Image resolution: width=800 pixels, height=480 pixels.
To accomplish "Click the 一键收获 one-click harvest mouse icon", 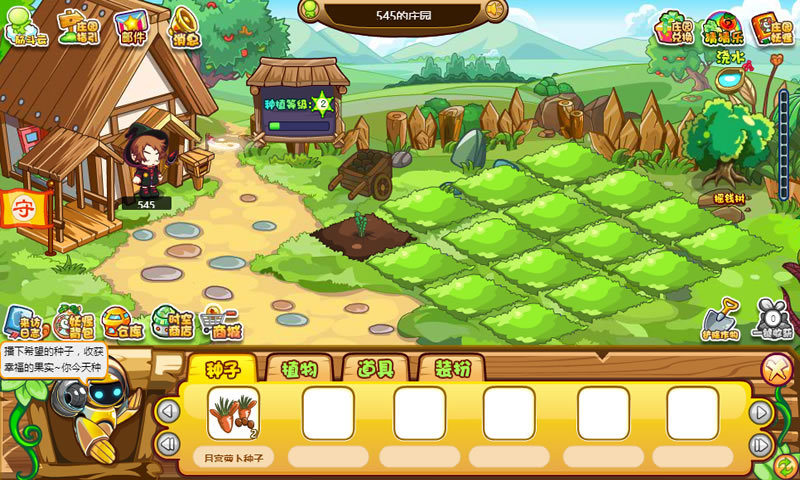I will (771, 318).
